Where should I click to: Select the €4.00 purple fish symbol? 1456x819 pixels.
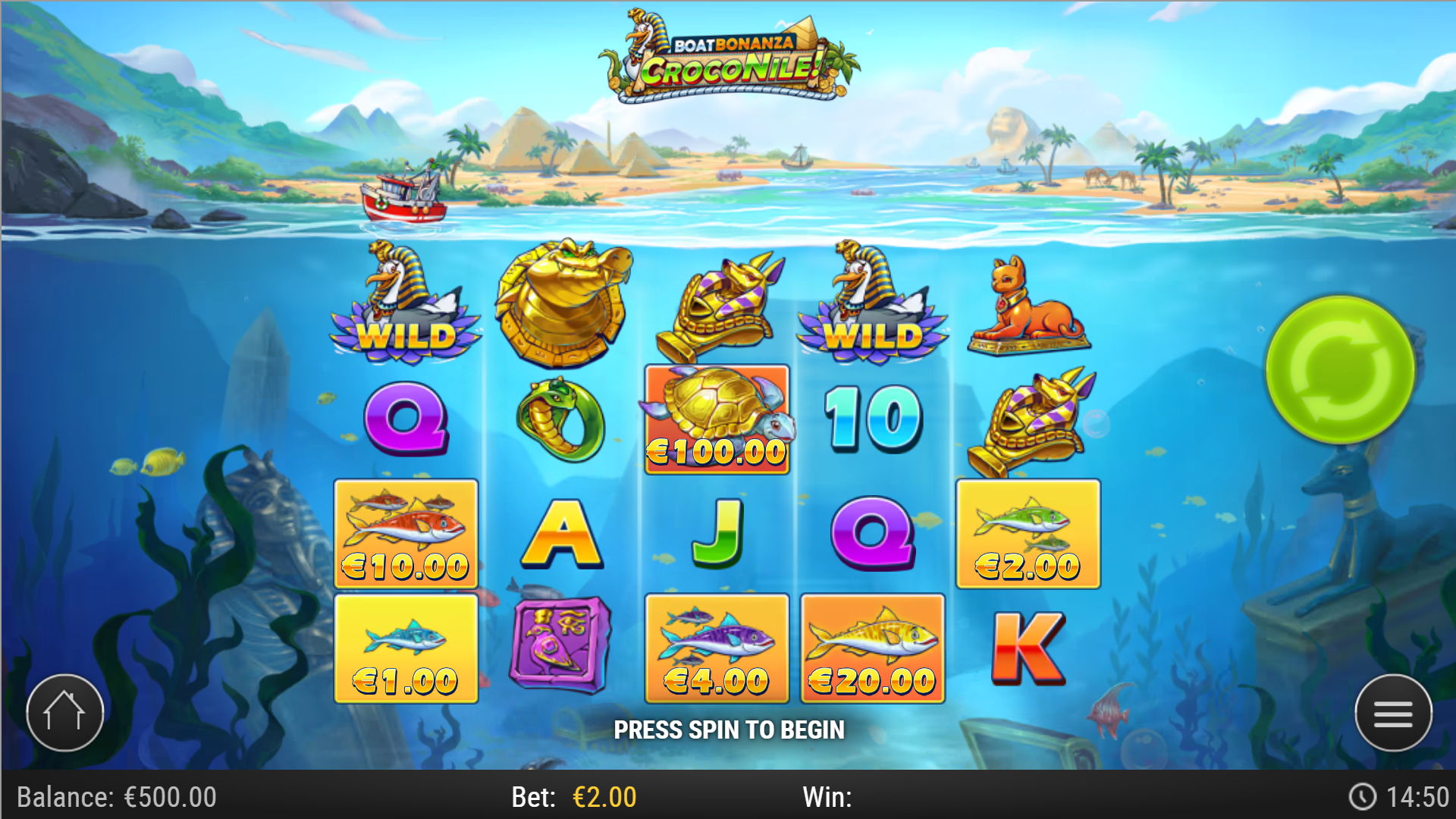pos(717,648)
